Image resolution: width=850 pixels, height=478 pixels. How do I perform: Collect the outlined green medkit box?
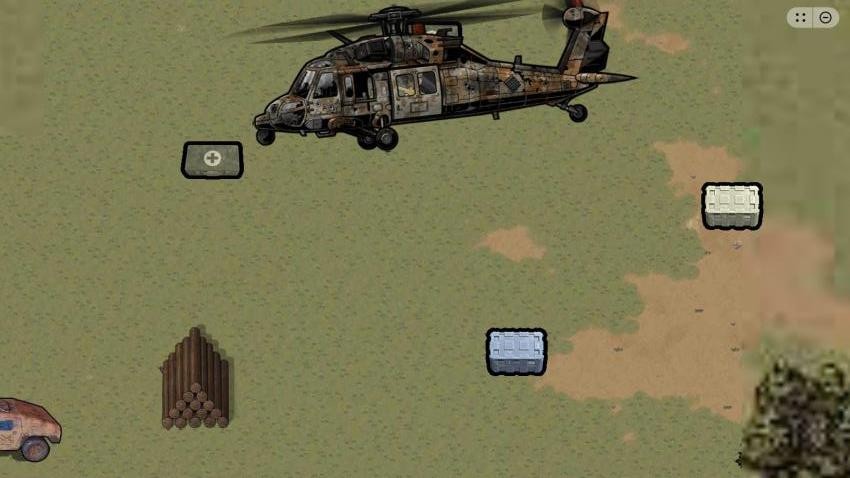[x=212, y=160]
